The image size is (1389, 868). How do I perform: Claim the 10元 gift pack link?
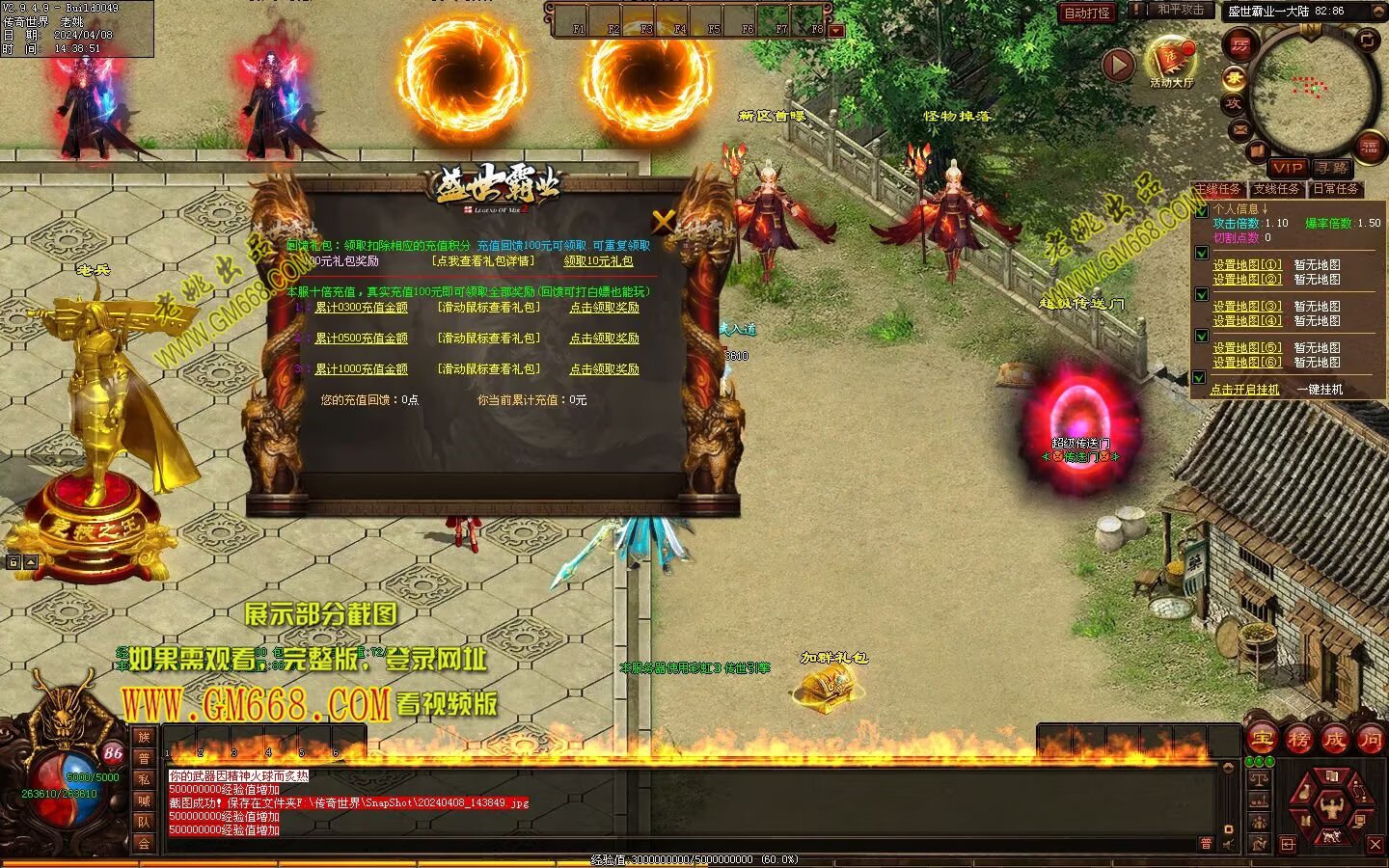click(x=598, y=261)
